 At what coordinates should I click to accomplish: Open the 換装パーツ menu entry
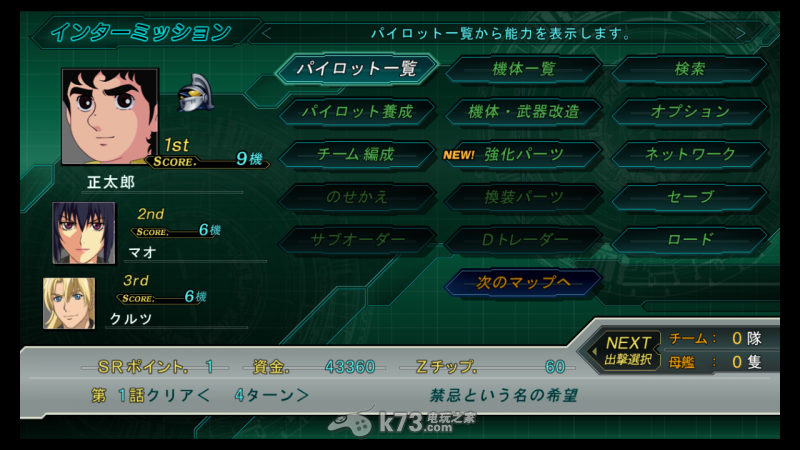point(524,197)
